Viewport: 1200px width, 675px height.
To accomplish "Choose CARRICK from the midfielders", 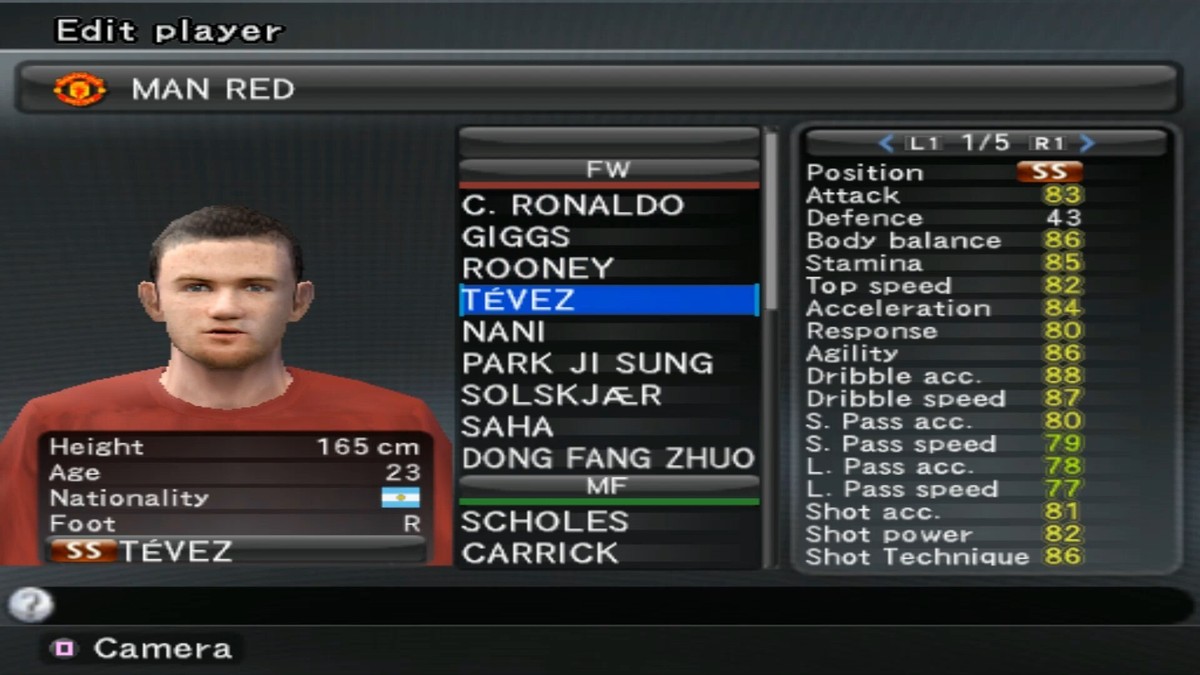I will (540, 553).
